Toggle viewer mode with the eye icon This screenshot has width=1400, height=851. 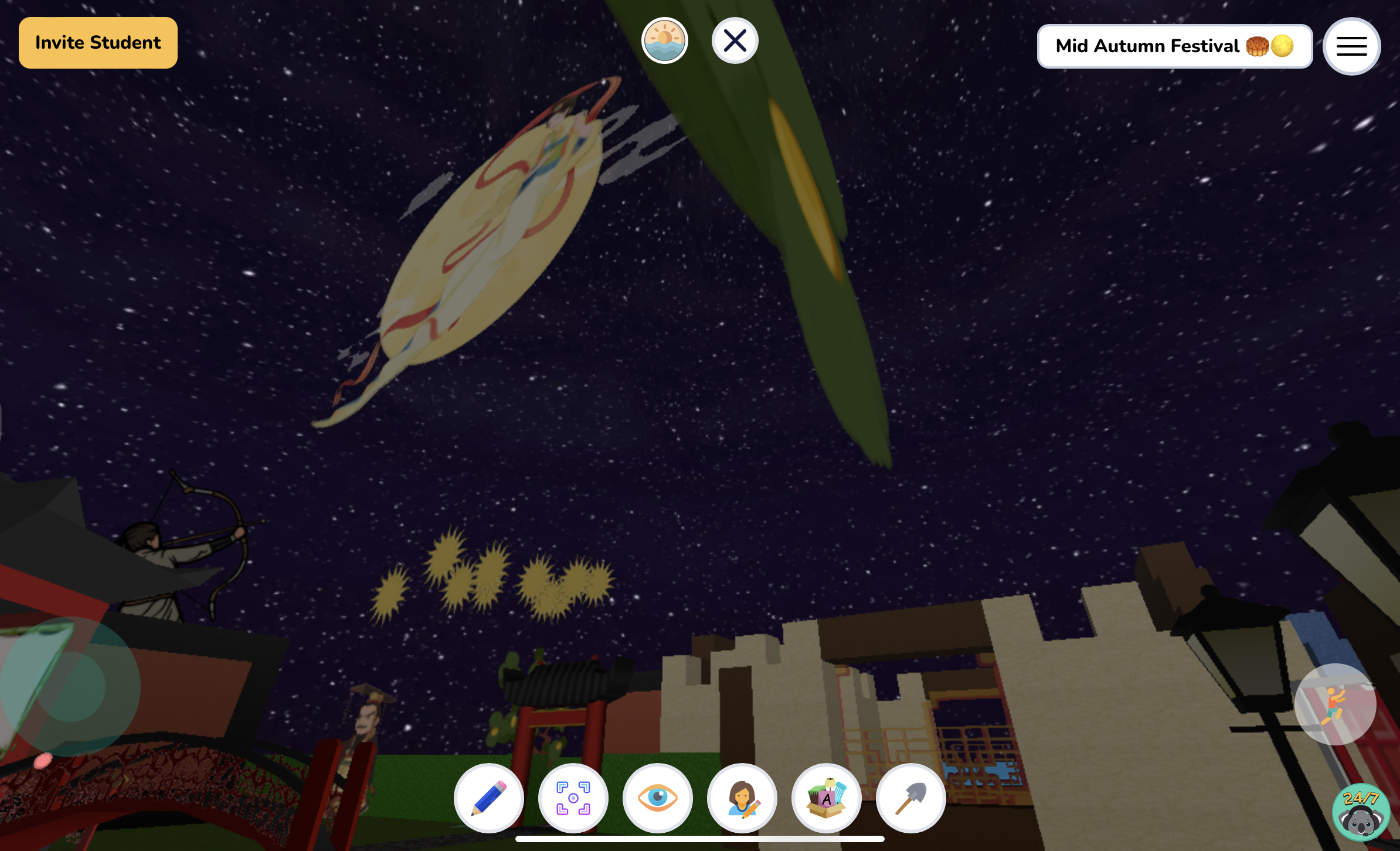click(x=658, y=799)
